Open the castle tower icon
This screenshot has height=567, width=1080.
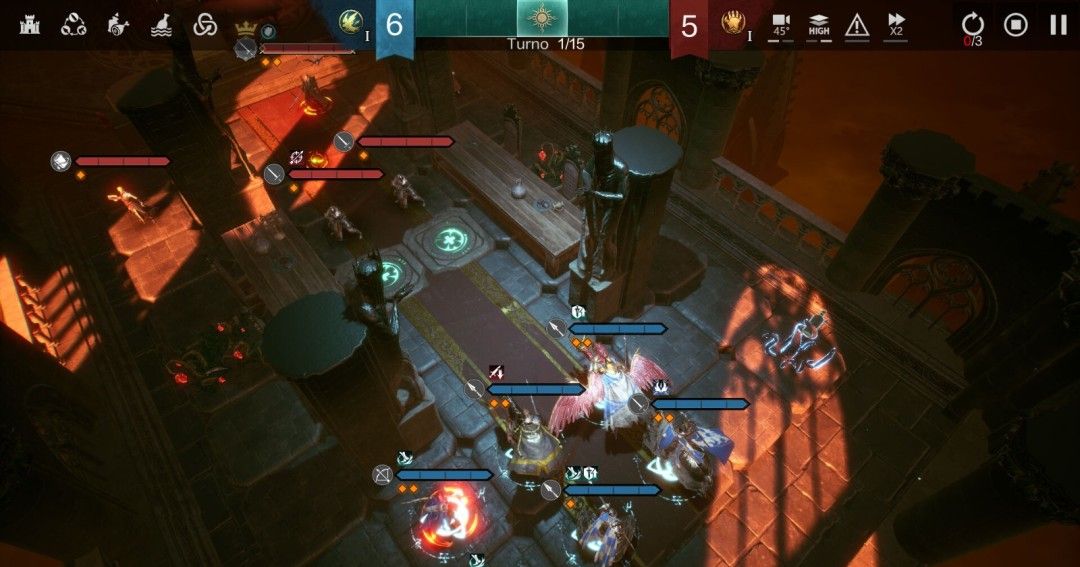pyautogui.click(x=29, y=24)
